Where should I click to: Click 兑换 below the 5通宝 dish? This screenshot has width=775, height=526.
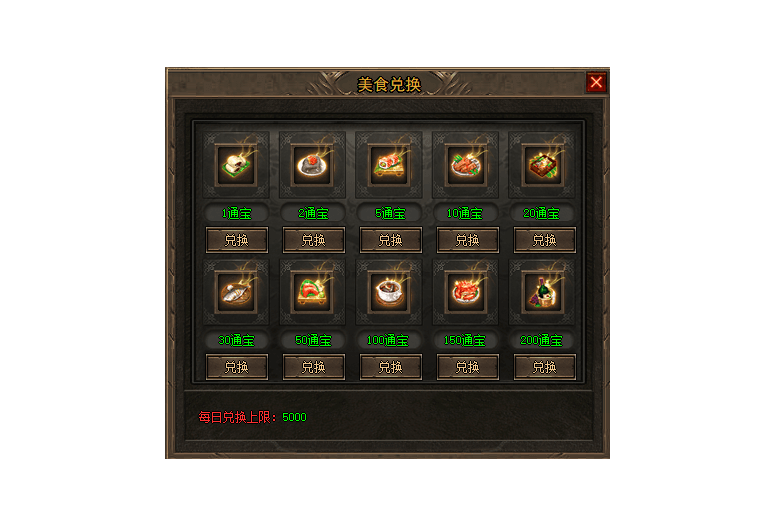pyautogui.click(x=390, y=240)
